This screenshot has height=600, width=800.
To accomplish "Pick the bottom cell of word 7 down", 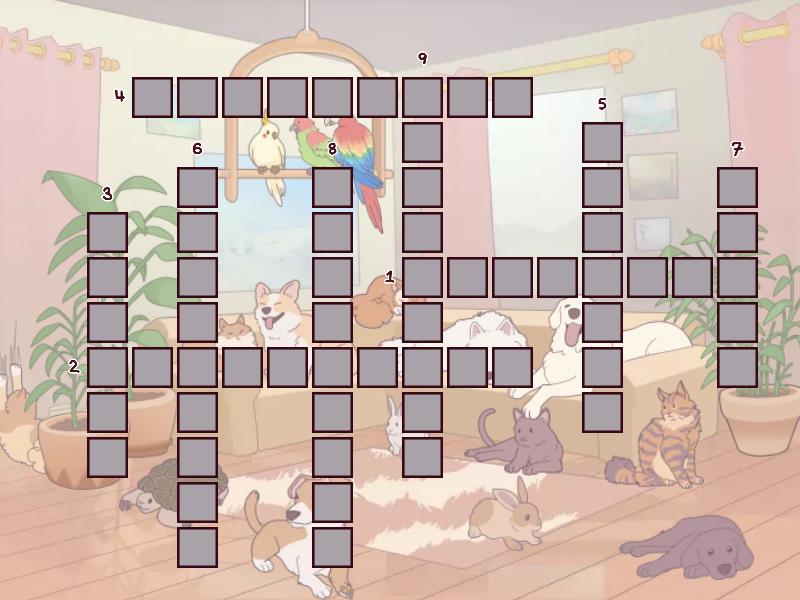I will (737, 367).
